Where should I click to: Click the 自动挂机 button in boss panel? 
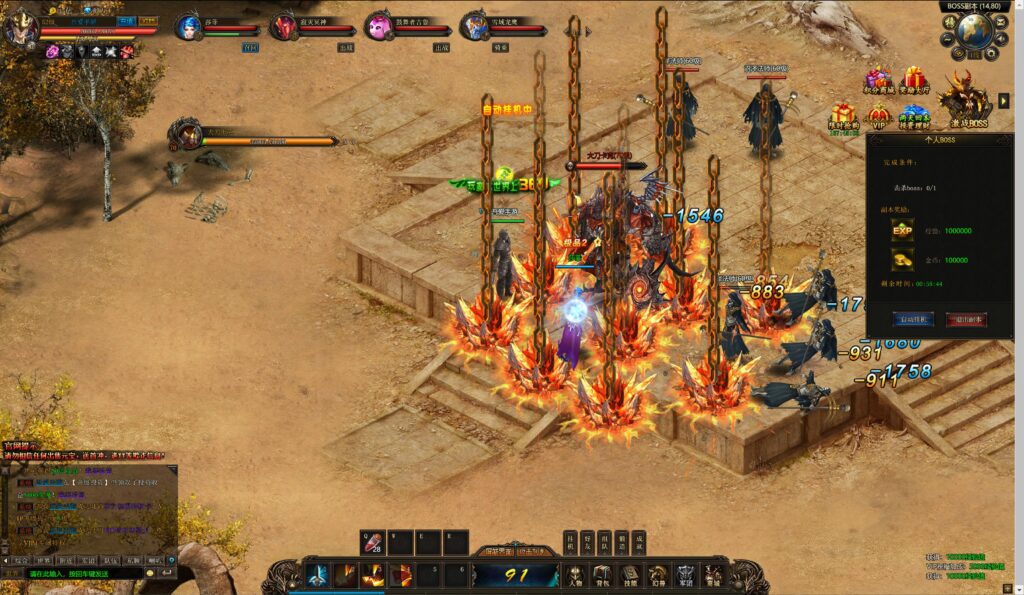tap(913, 319)
